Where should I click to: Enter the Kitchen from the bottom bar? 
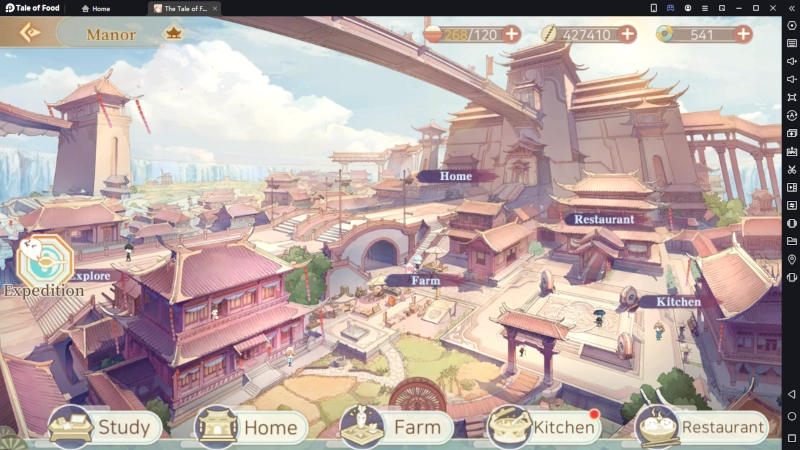point(545,428)
